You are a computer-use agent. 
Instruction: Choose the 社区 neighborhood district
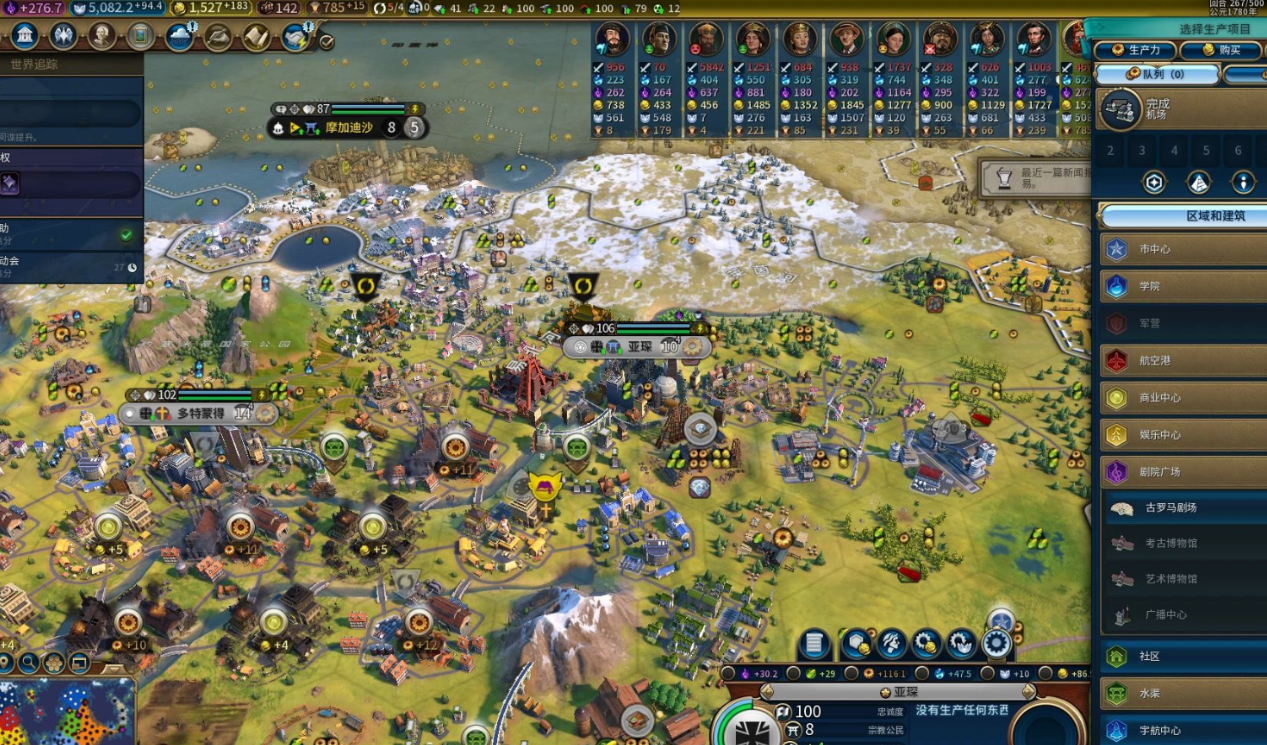tap(1183, 656)
